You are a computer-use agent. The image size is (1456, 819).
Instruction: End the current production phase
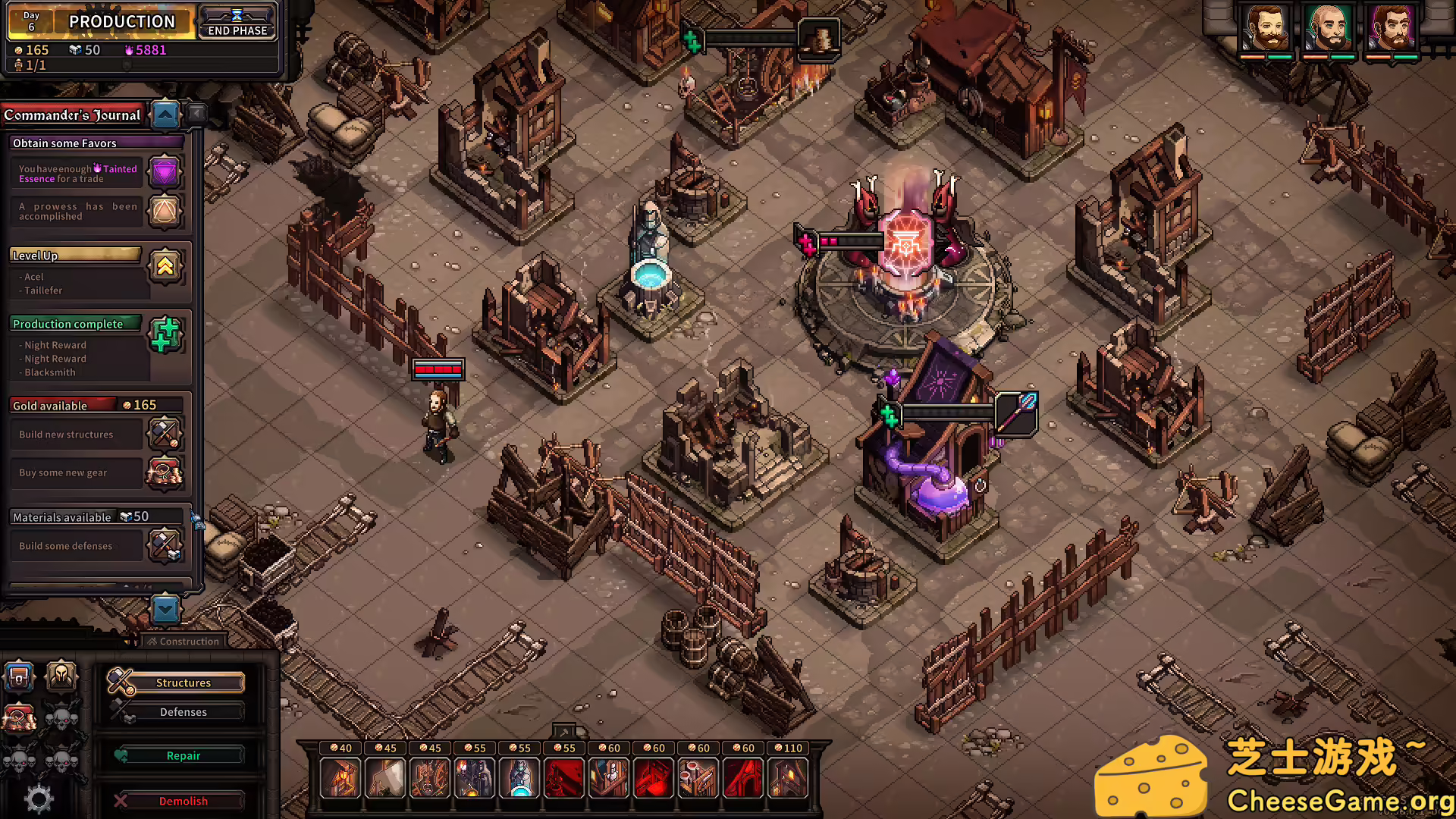coord(237,22)
